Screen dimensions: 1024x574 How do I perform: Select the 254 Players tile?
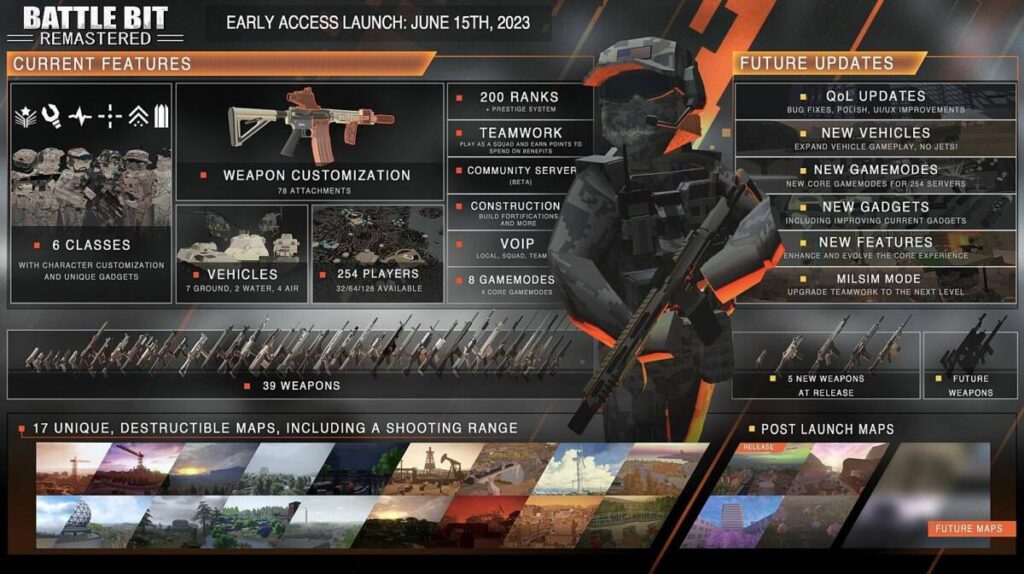pyautogui.click(x=376, y=254)
